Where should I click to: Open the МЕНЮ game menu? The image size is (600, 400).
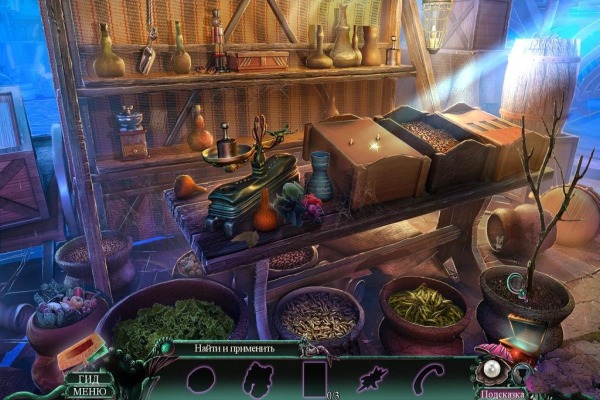[88, 391]
